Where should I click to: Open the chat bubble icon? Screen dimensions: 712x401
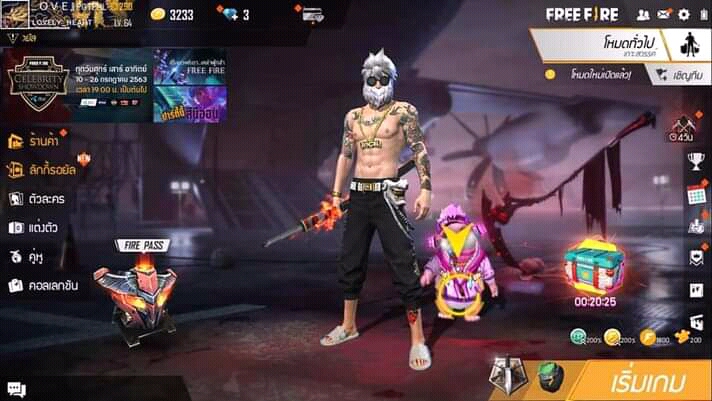(15, 388)
